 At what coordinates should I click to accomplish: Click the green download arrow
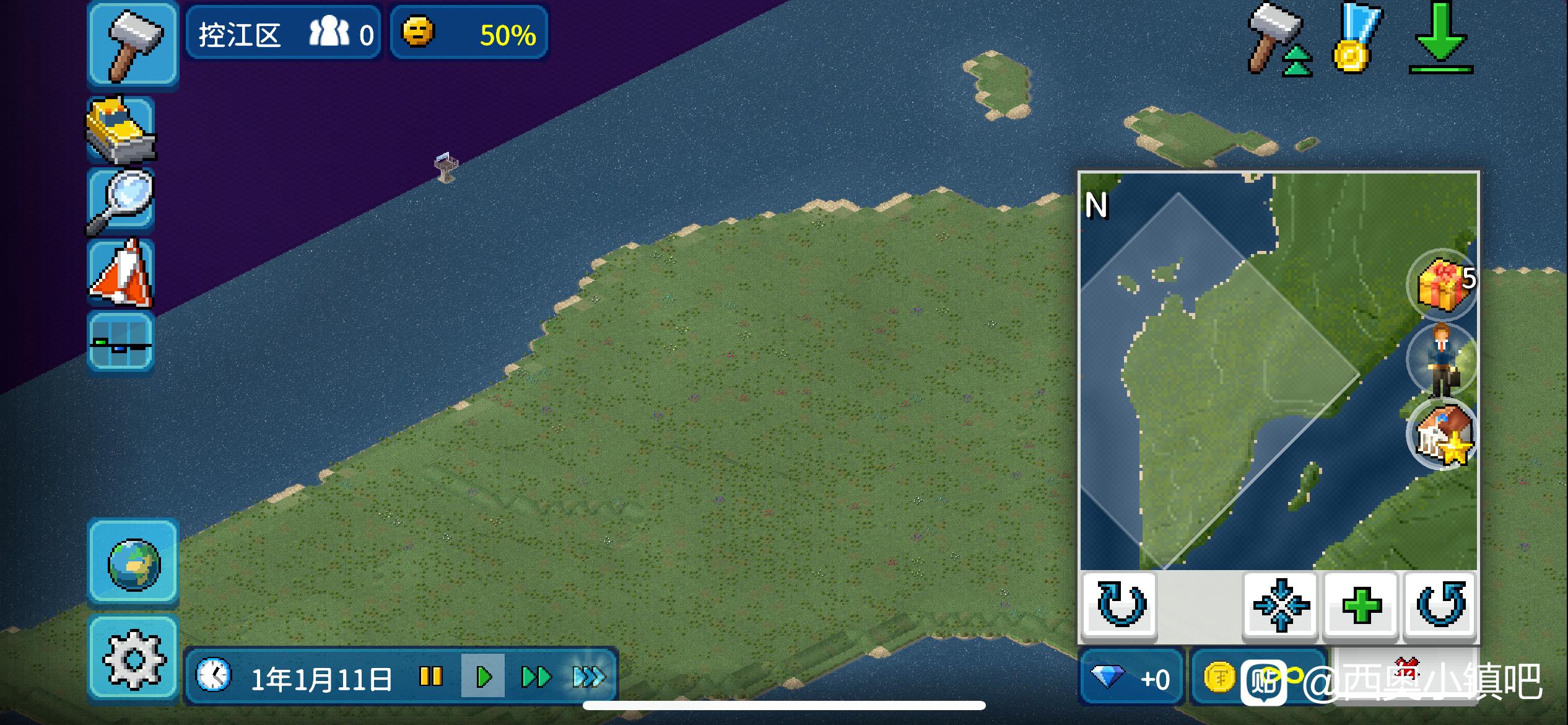[x=1440, y=38]
